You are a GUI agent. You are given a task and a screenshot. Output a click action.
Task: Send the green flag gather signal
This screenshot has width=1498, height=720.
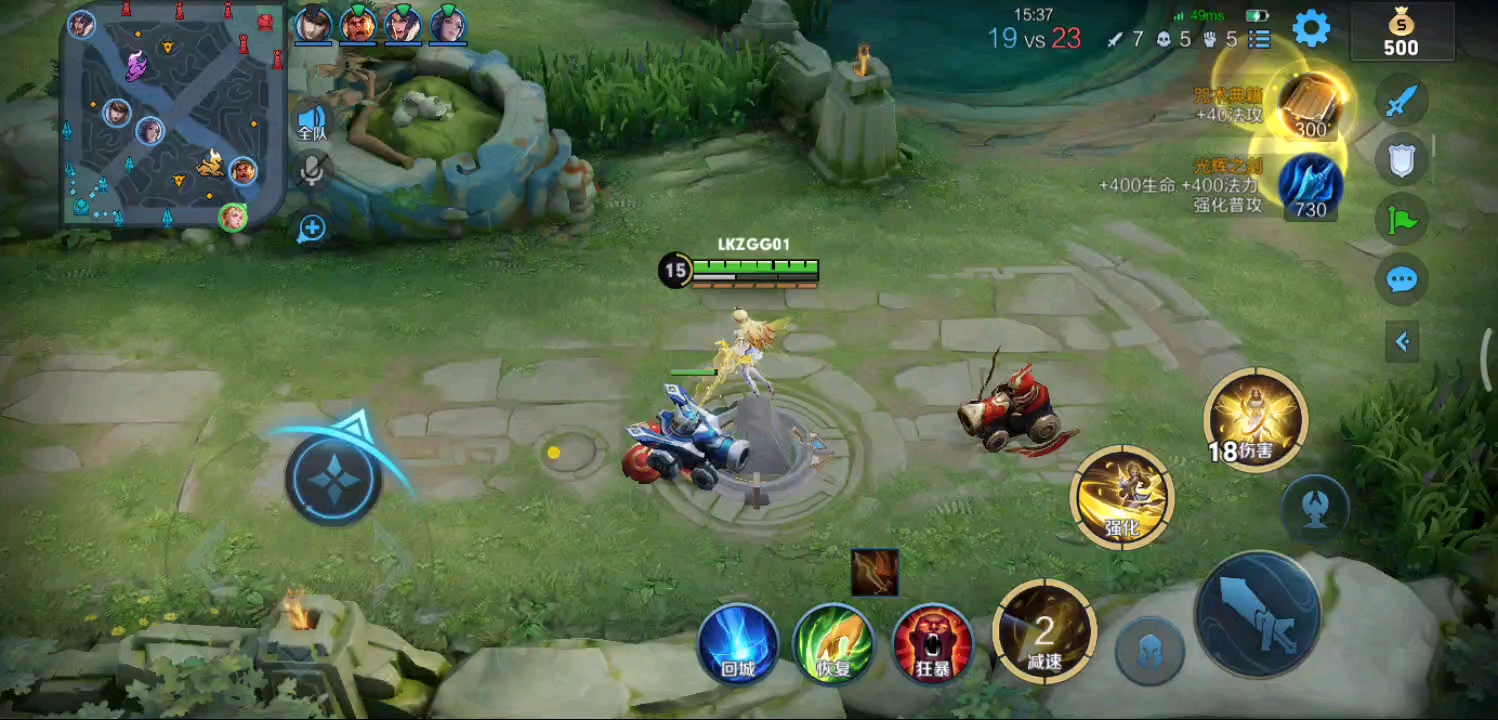click(x=1401, y=220)
